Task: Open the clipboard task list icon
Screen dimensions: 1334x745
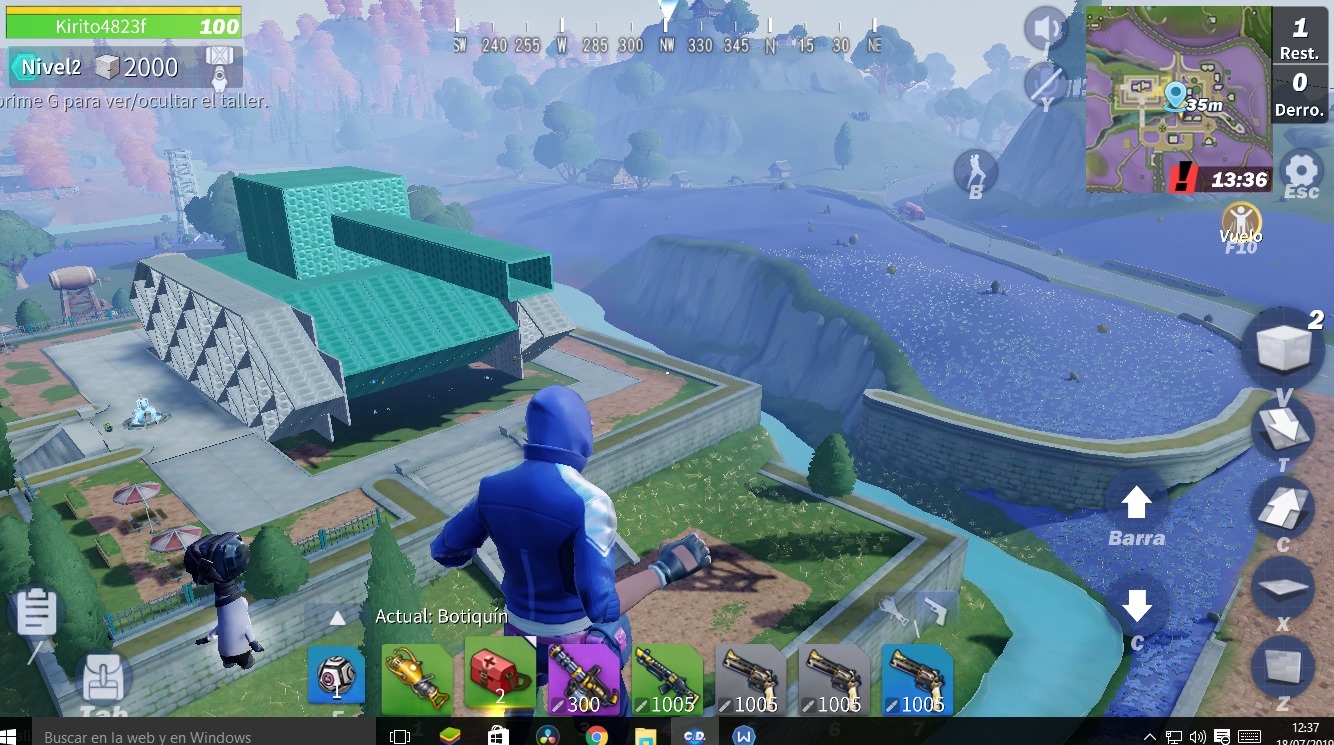Action: pos(37,611)
